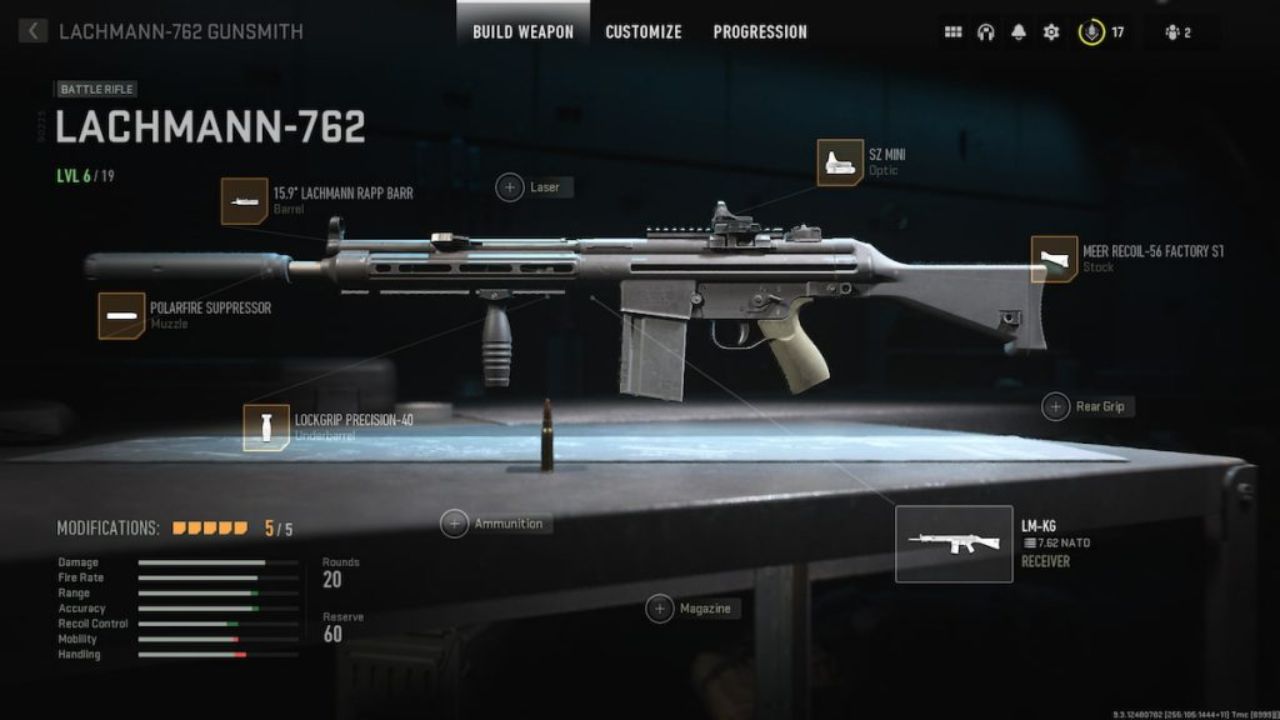The image size is (1280, 720).
Task: Open the settings gear icon
Action: coord(1049,31)
